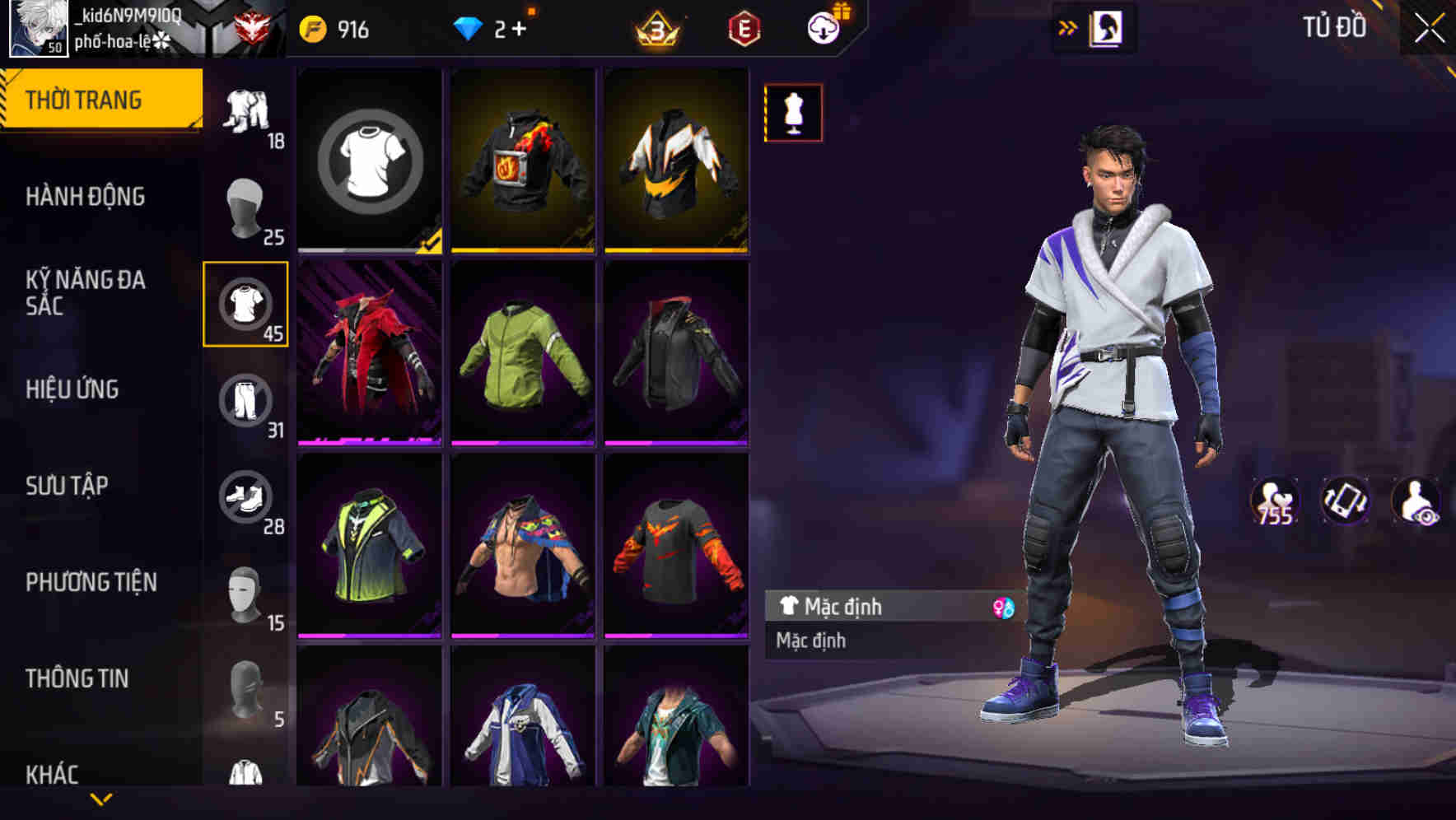Image resolution: width=1456 pixels, height=820 pixels.
Task: Collapse panel using the double-arrow chevron
Action: coord(1068,27)
